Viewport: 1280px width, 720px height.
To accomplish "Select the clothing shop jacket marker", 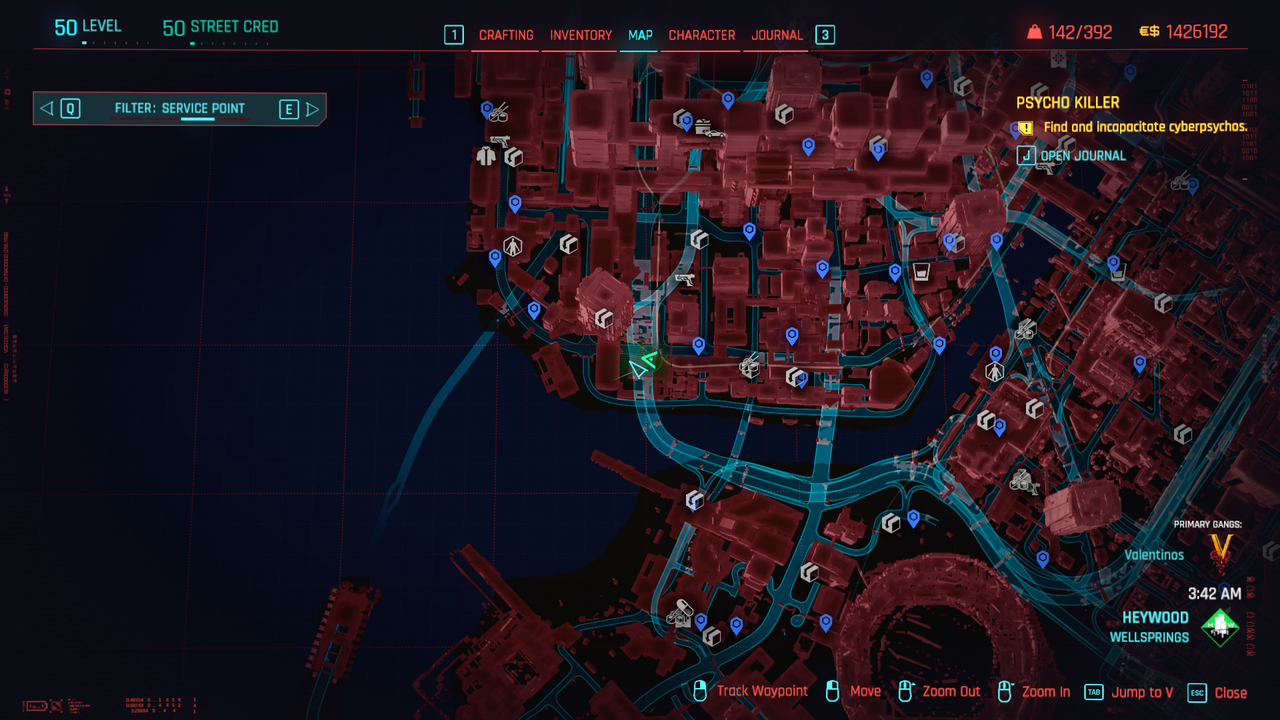I will pos(487,156).
